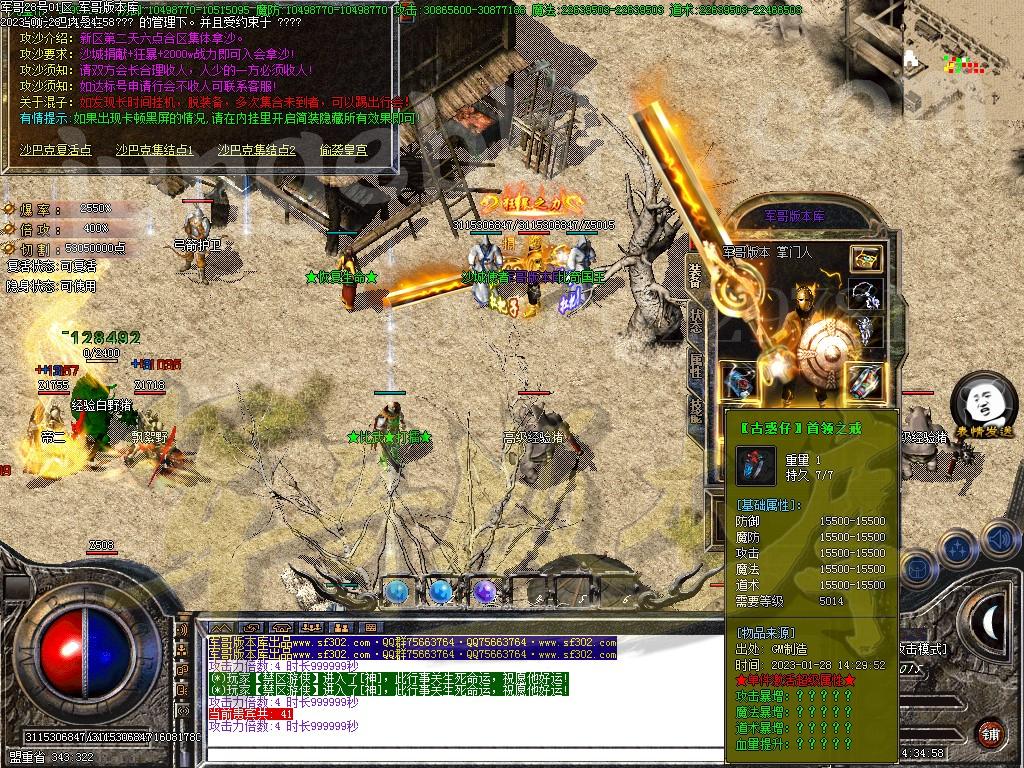Choose the 沙巴克集结点1 link
Screen dimensions: 1024x768
(154, 150)
